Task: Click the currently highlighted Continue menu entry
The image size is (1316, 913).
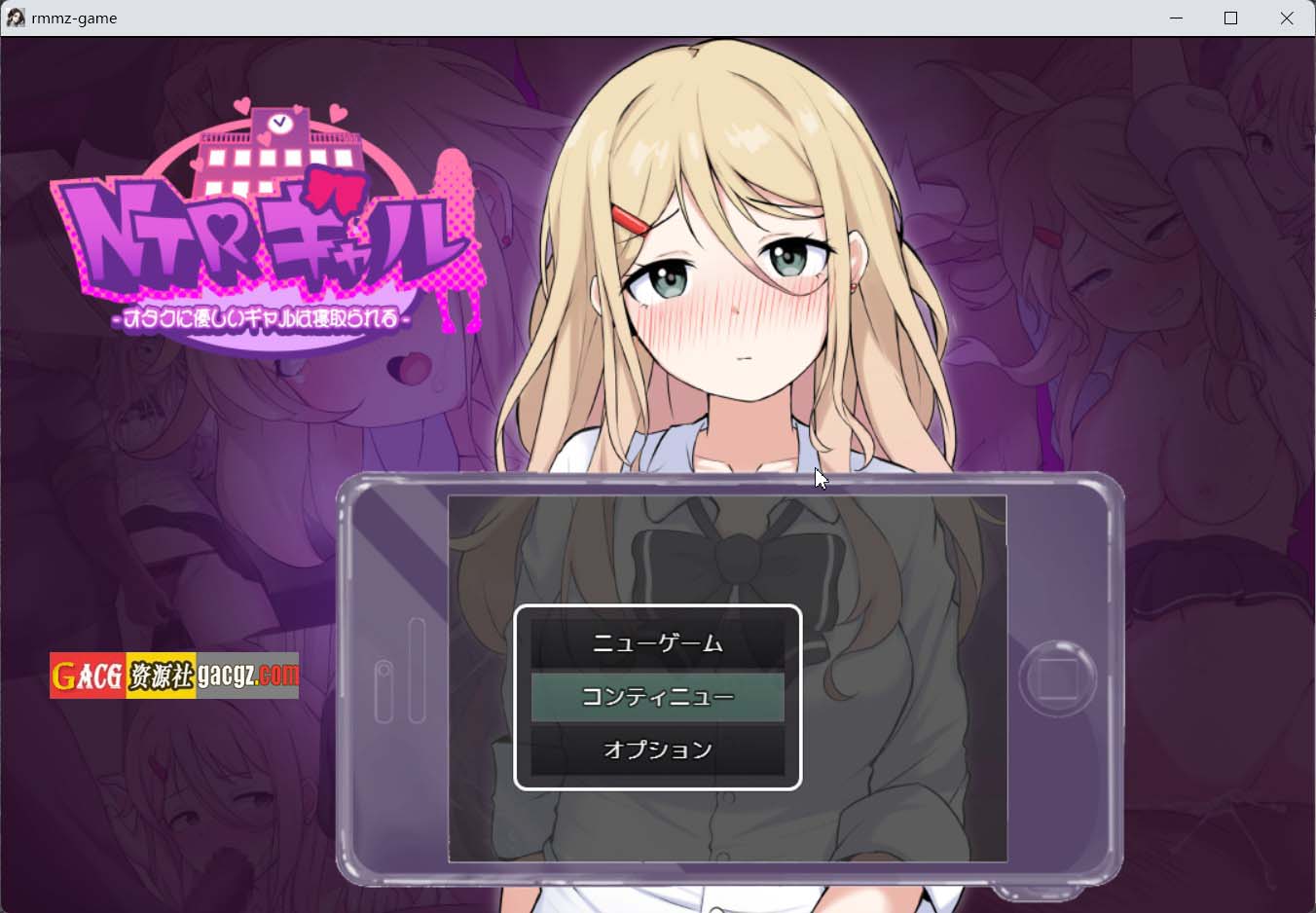Action: 660,697
